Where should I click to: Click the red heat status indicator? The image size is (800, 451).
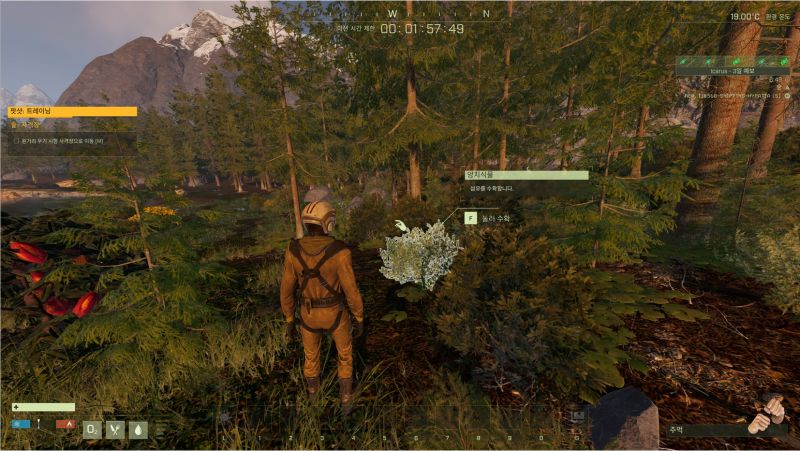65,424
